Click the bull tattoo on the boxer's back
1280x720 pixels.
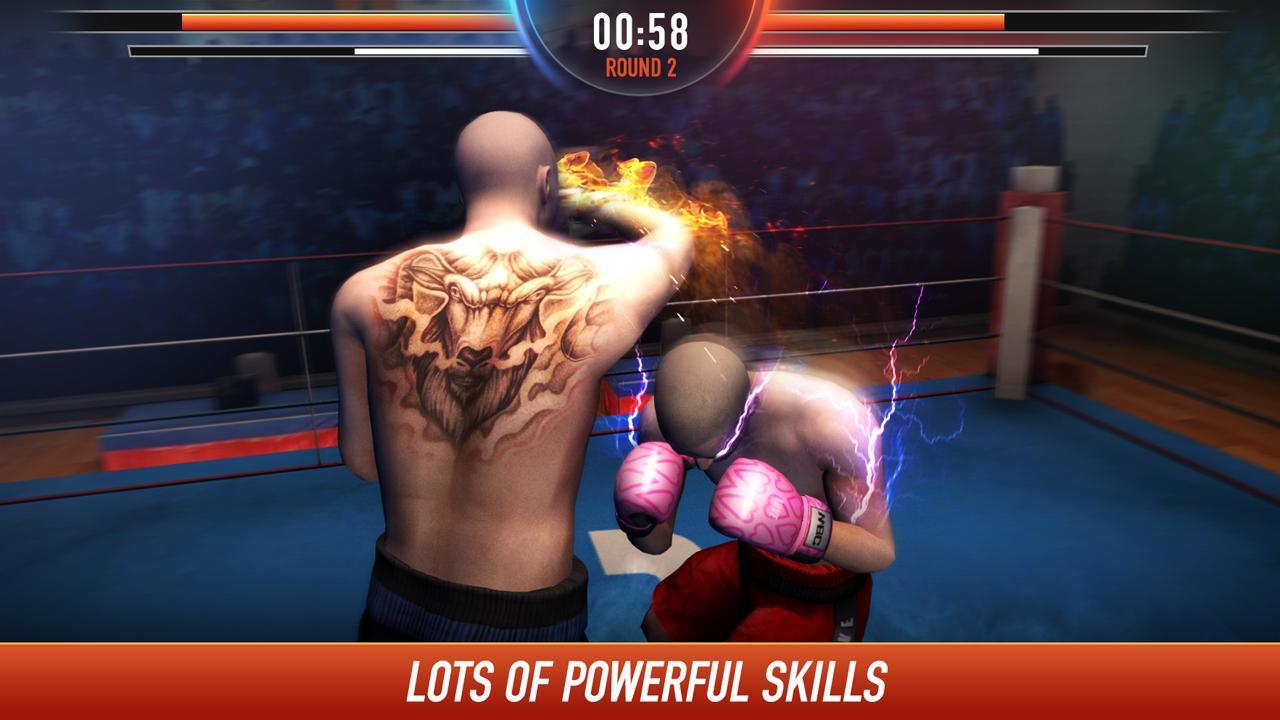point(480,330)
